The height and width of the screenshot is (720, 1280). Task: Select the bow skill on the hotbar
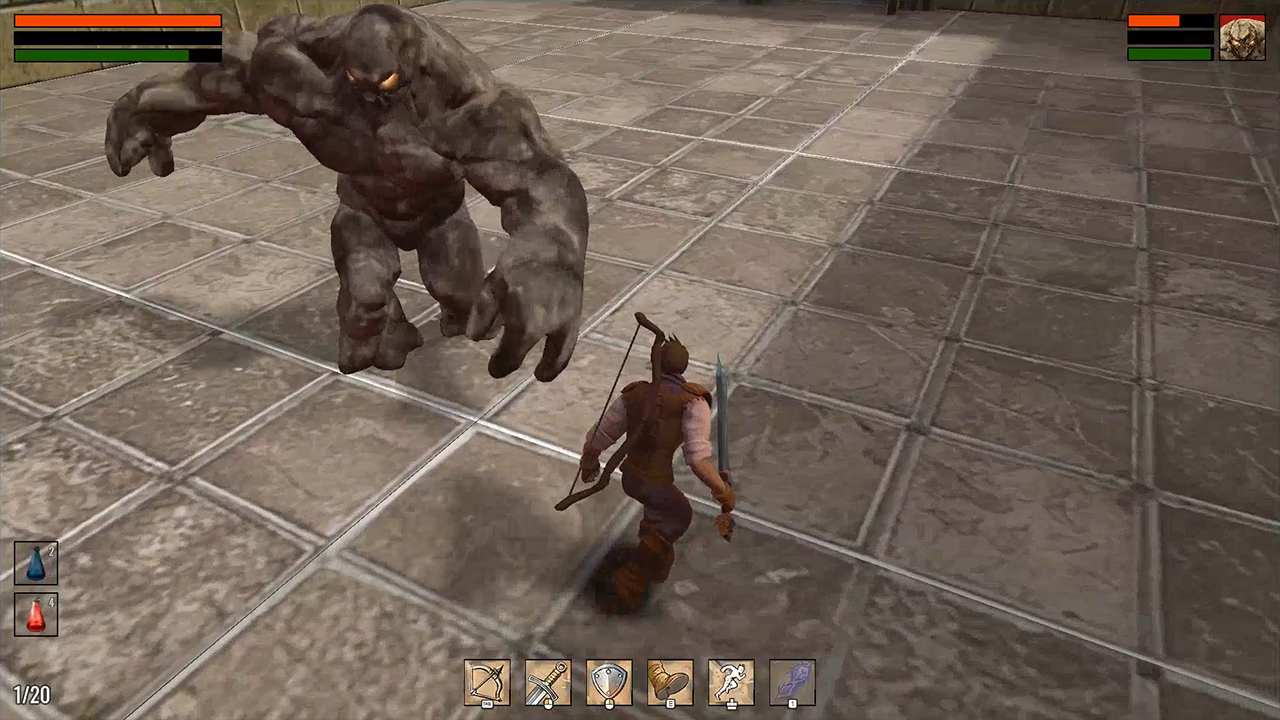[488, 682]
